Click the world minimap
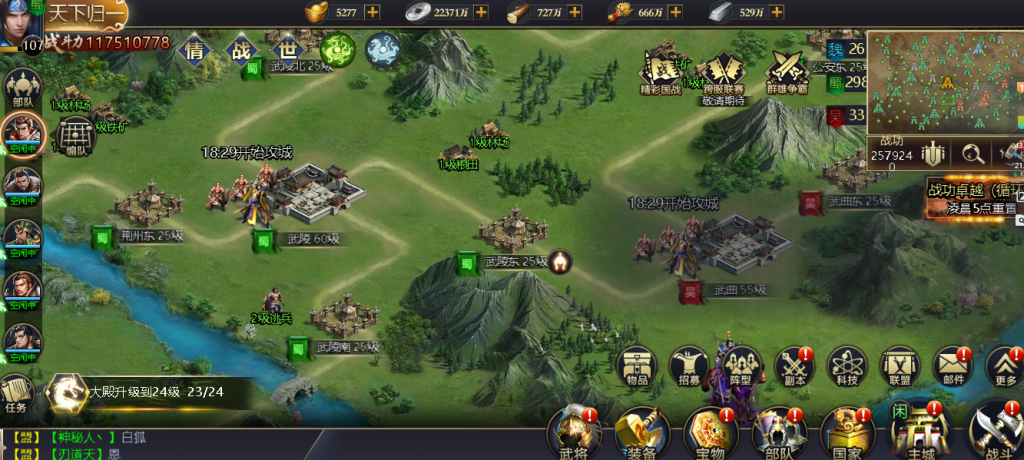This screenshot has height=460, width=1024. pos(944,82)
